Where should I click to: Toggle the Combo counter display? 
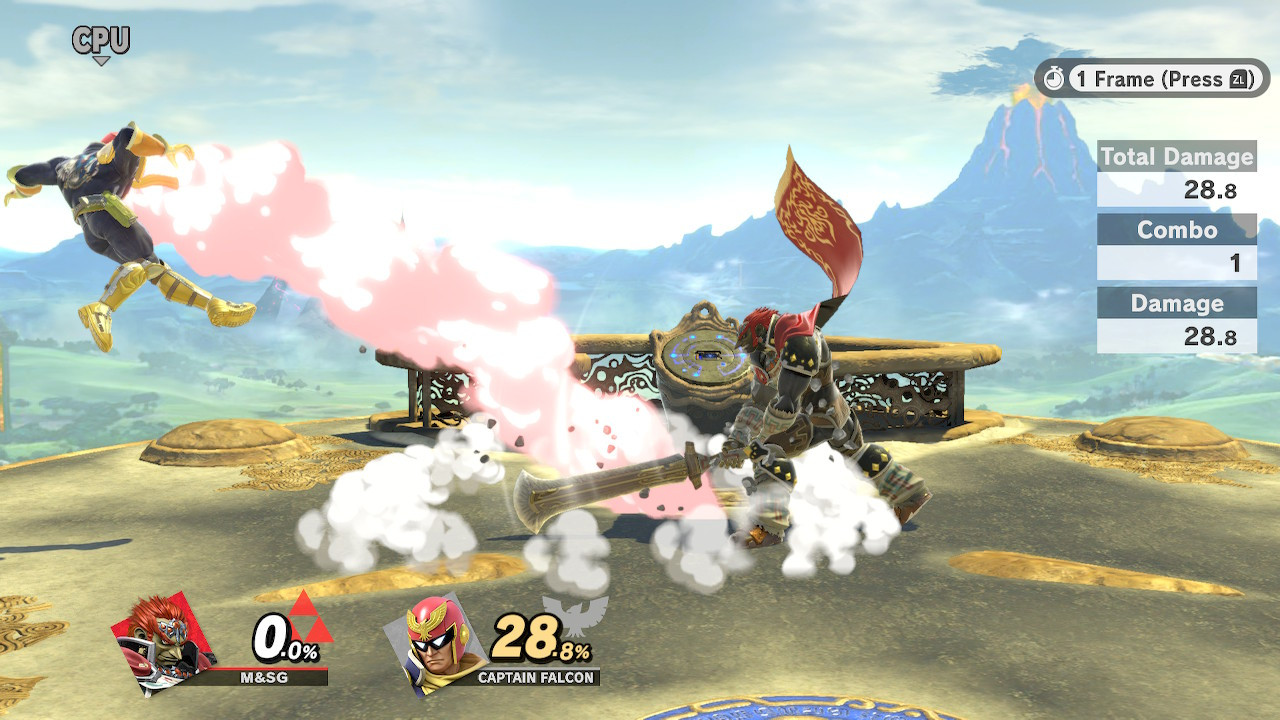[x=1176, y=231]
